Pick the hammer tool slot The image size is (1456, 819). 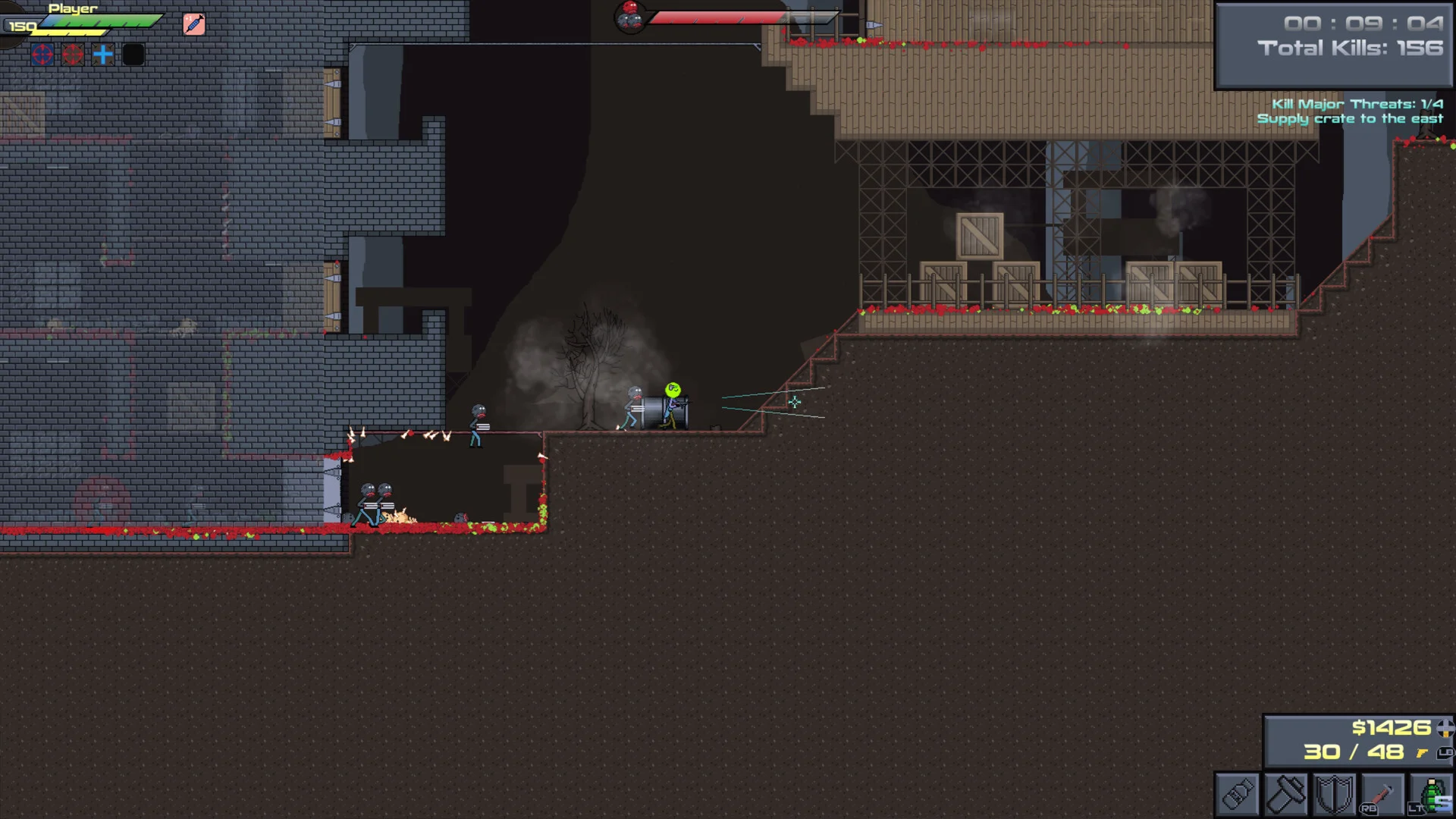[1285, 795]
